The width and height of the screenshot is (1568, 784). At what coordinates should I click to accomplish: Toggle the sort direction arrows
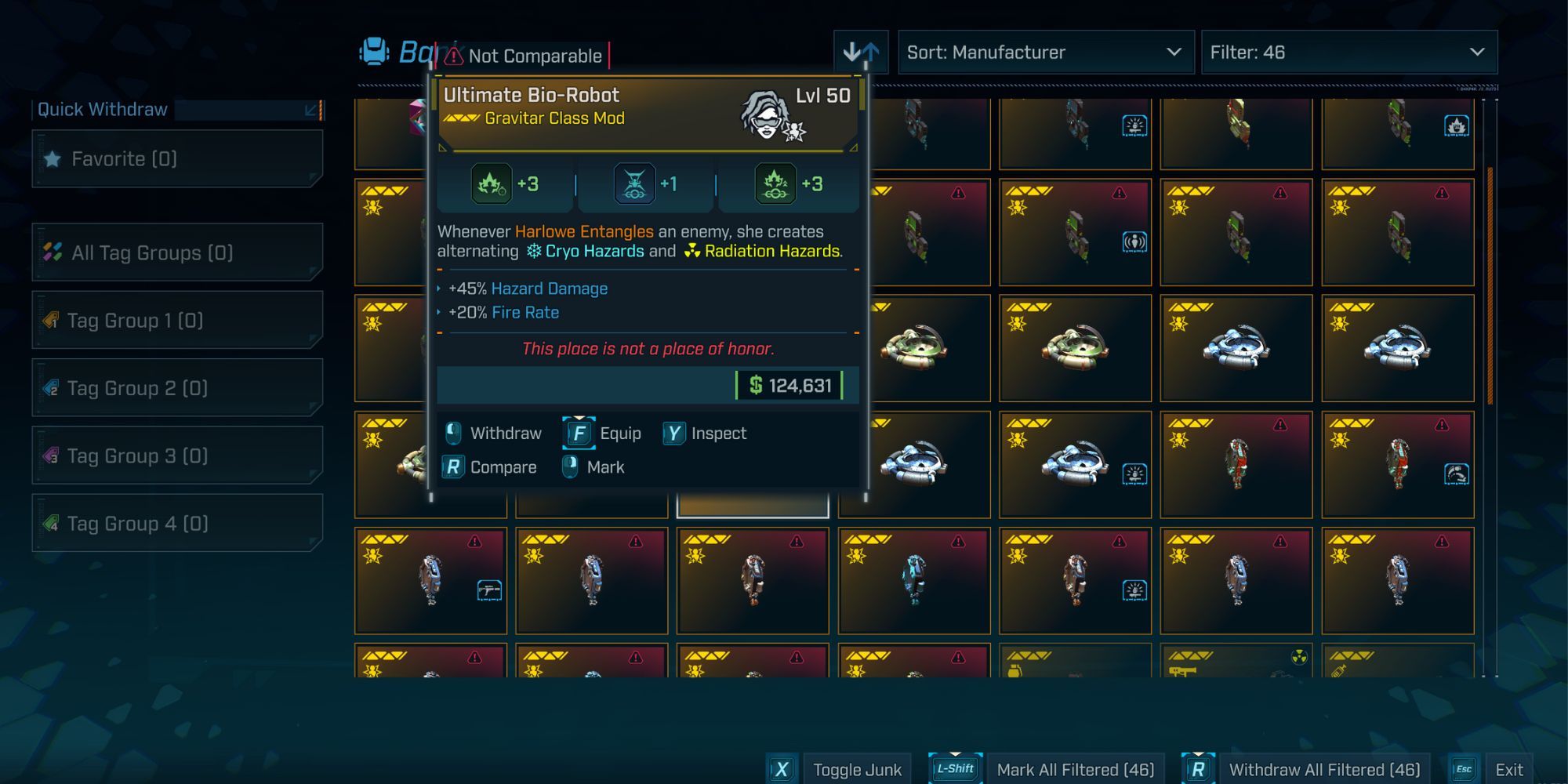(x=861, y=53)
